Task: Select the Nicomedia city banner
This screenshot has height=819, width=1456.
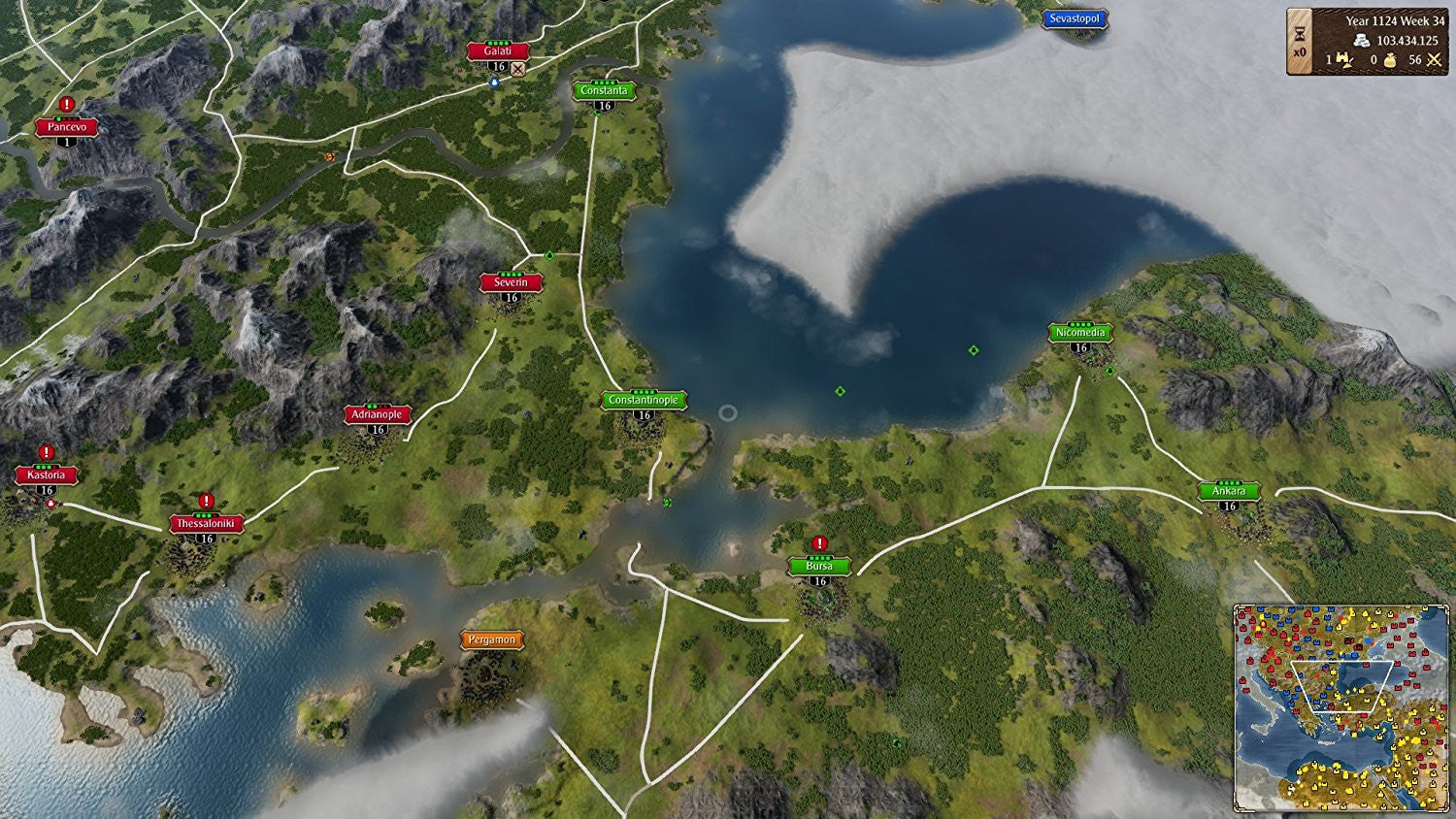Action: tap(1080, 332)
